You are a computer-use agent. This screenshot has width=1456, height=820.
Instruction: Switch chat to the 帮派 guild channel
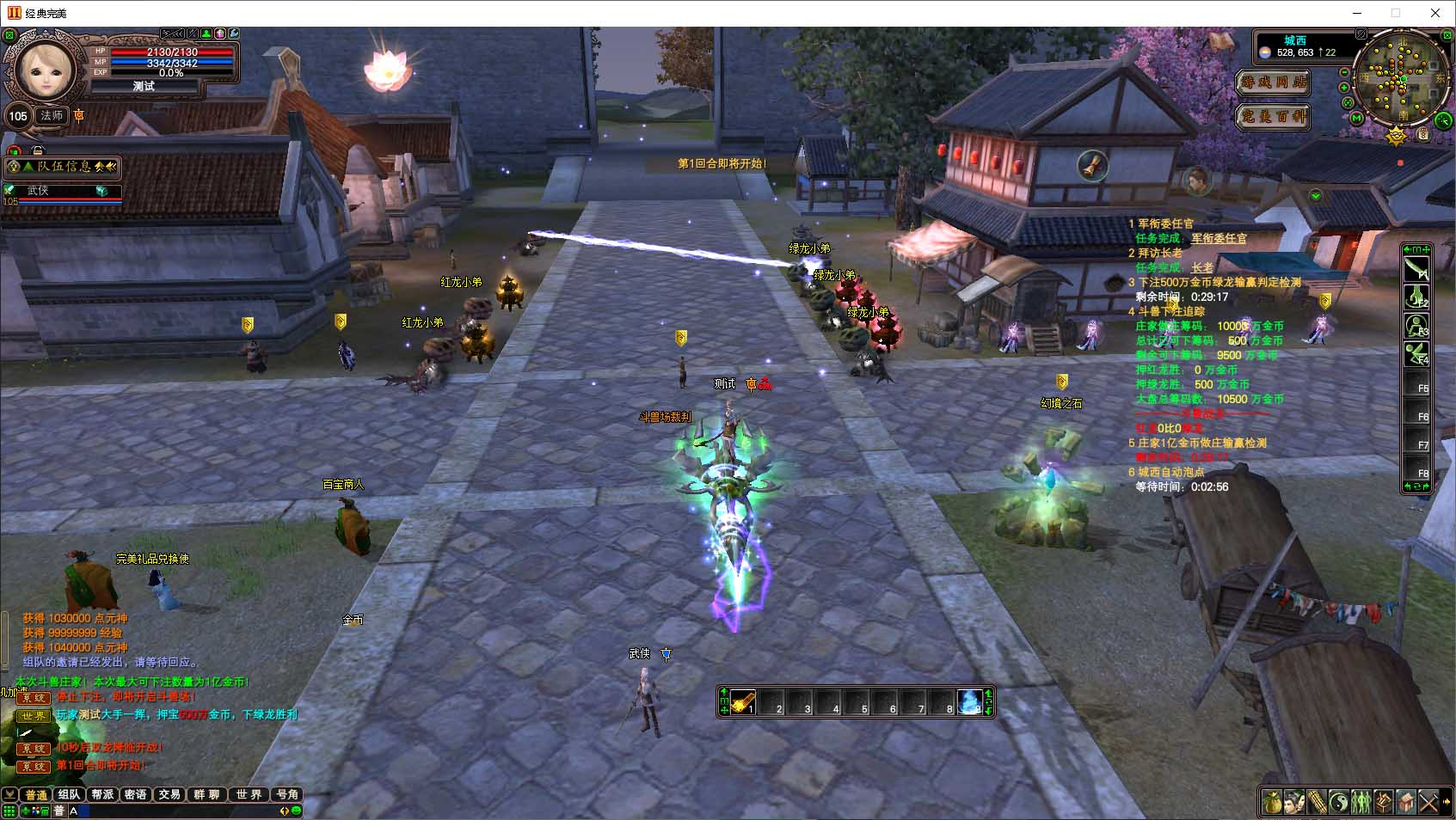click(102, 794)
